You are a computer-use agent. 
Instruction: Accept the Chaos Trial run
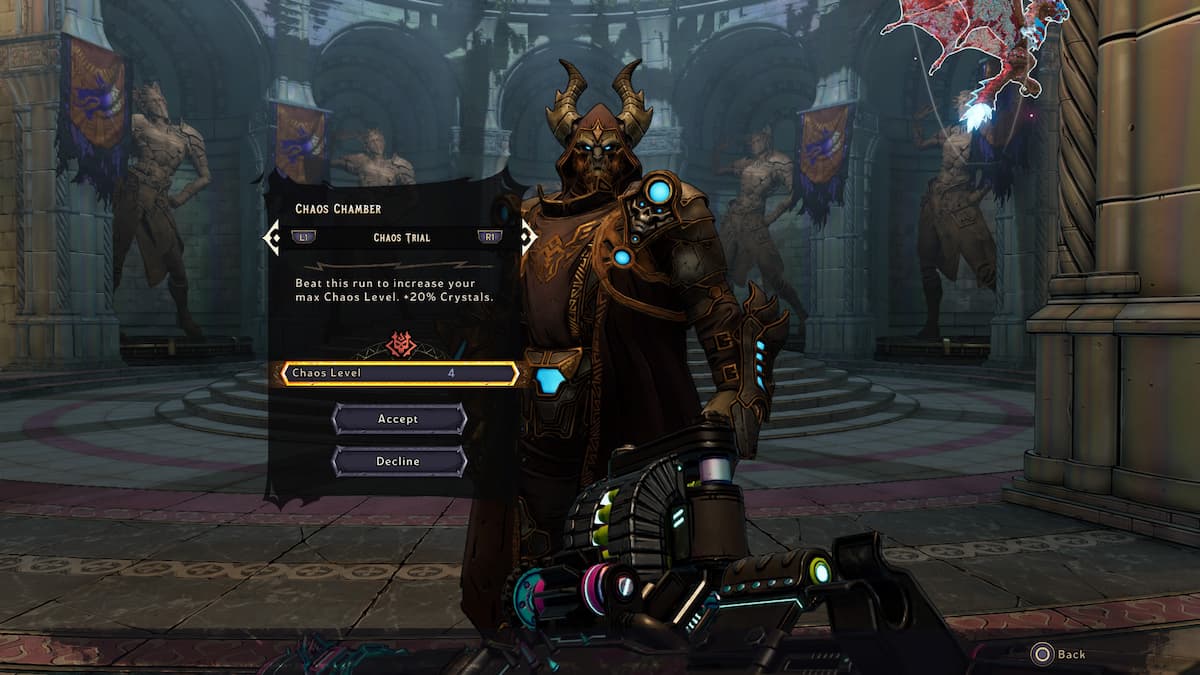point(398,419)
